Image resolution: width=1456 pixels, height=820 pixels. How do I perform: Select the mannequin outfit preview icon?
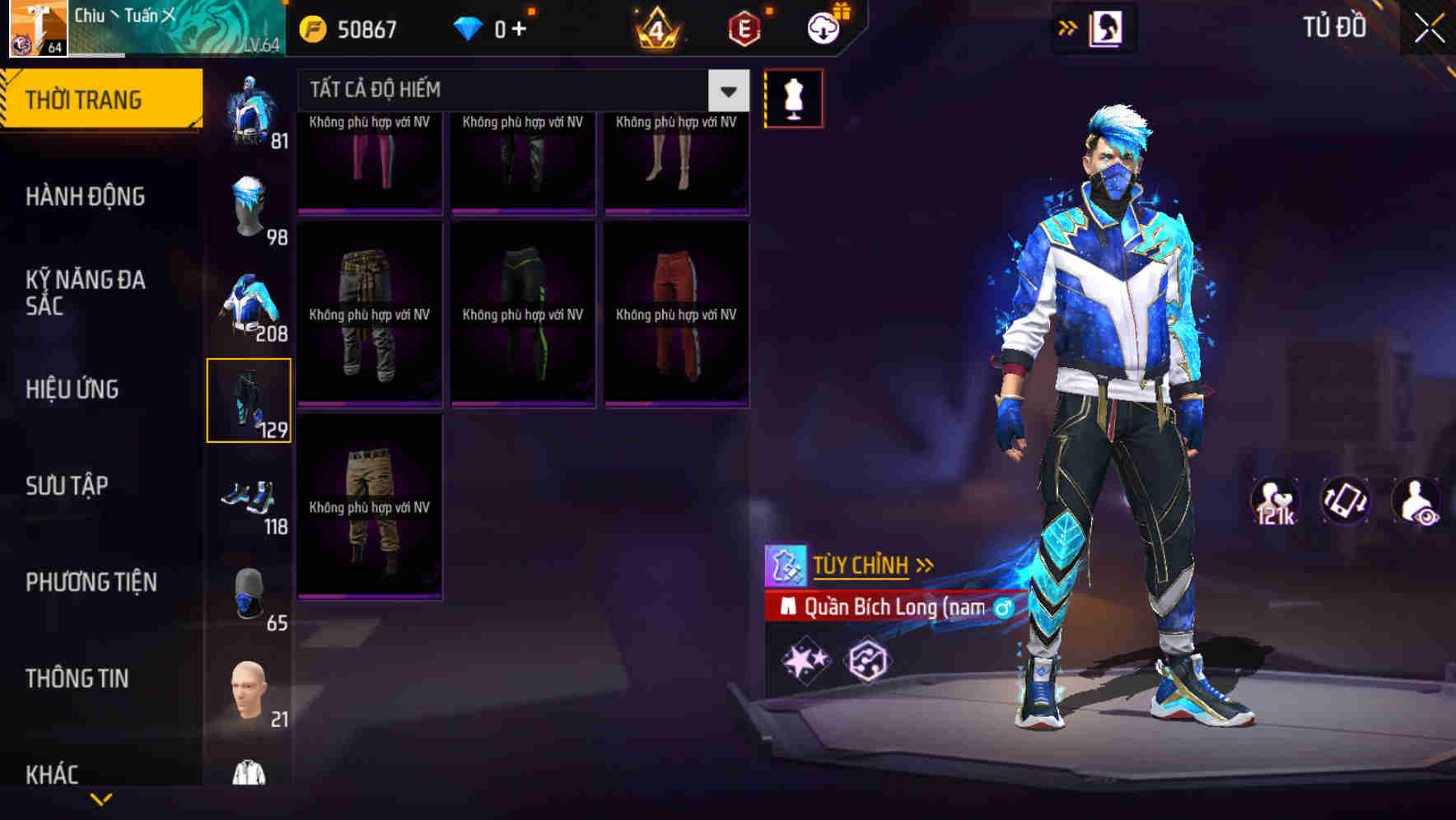pos(794,97)
